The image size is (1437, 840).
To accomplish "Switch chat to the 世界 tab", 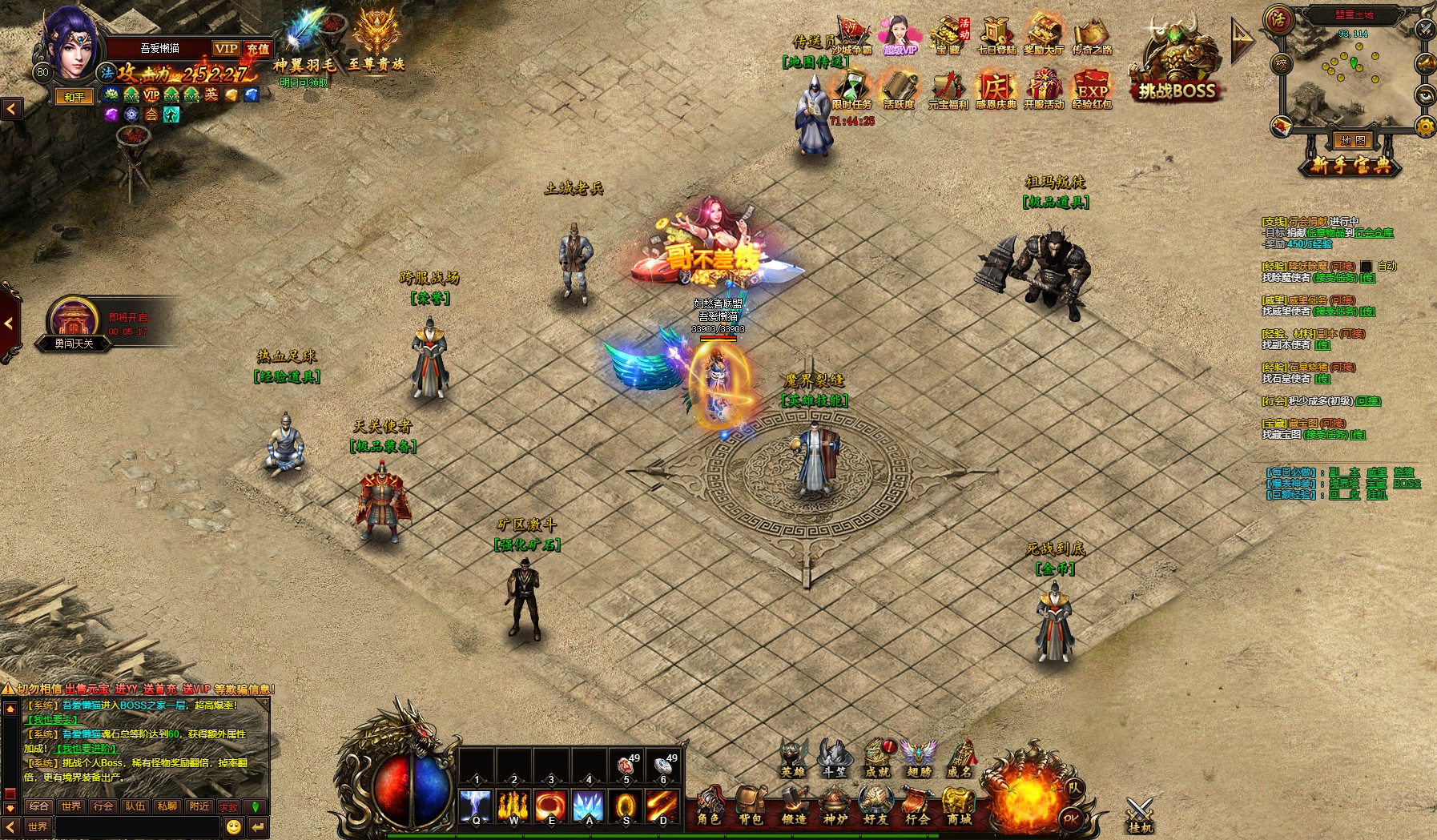I will (x=70, y=806).
